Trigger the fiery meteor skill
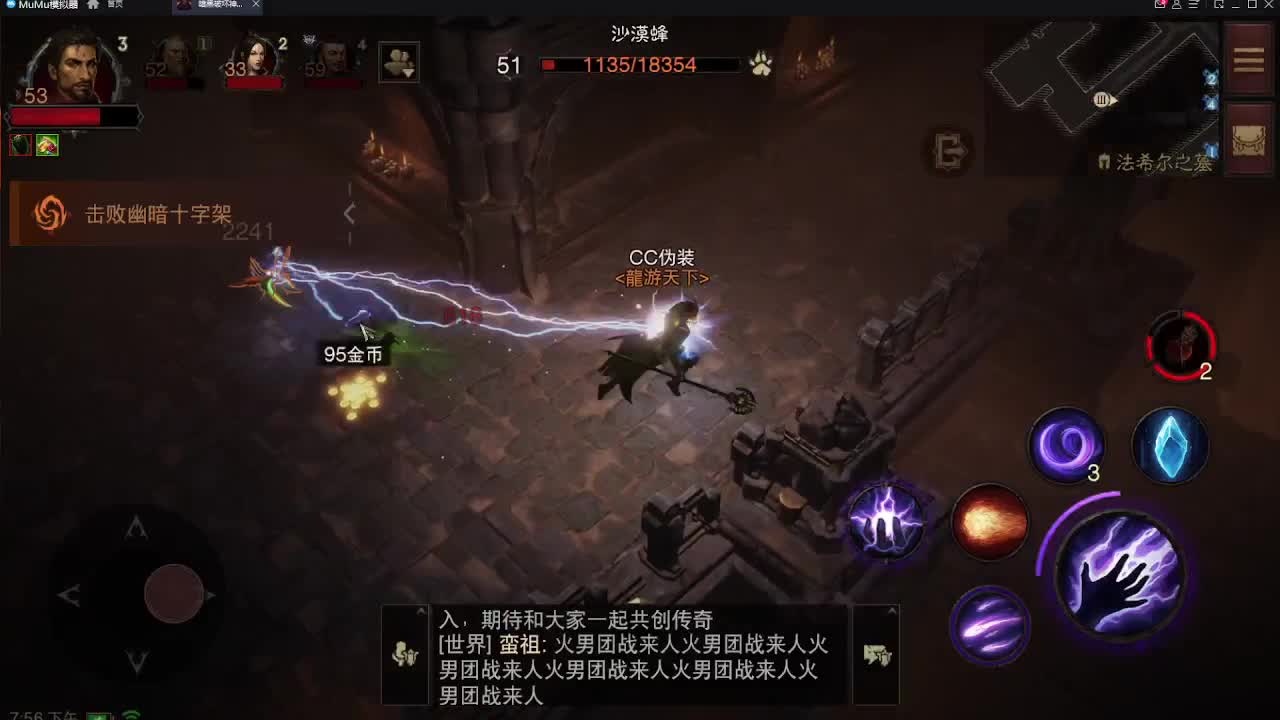The height and width of the screenshot is (720, 1280). pos(990,521)
